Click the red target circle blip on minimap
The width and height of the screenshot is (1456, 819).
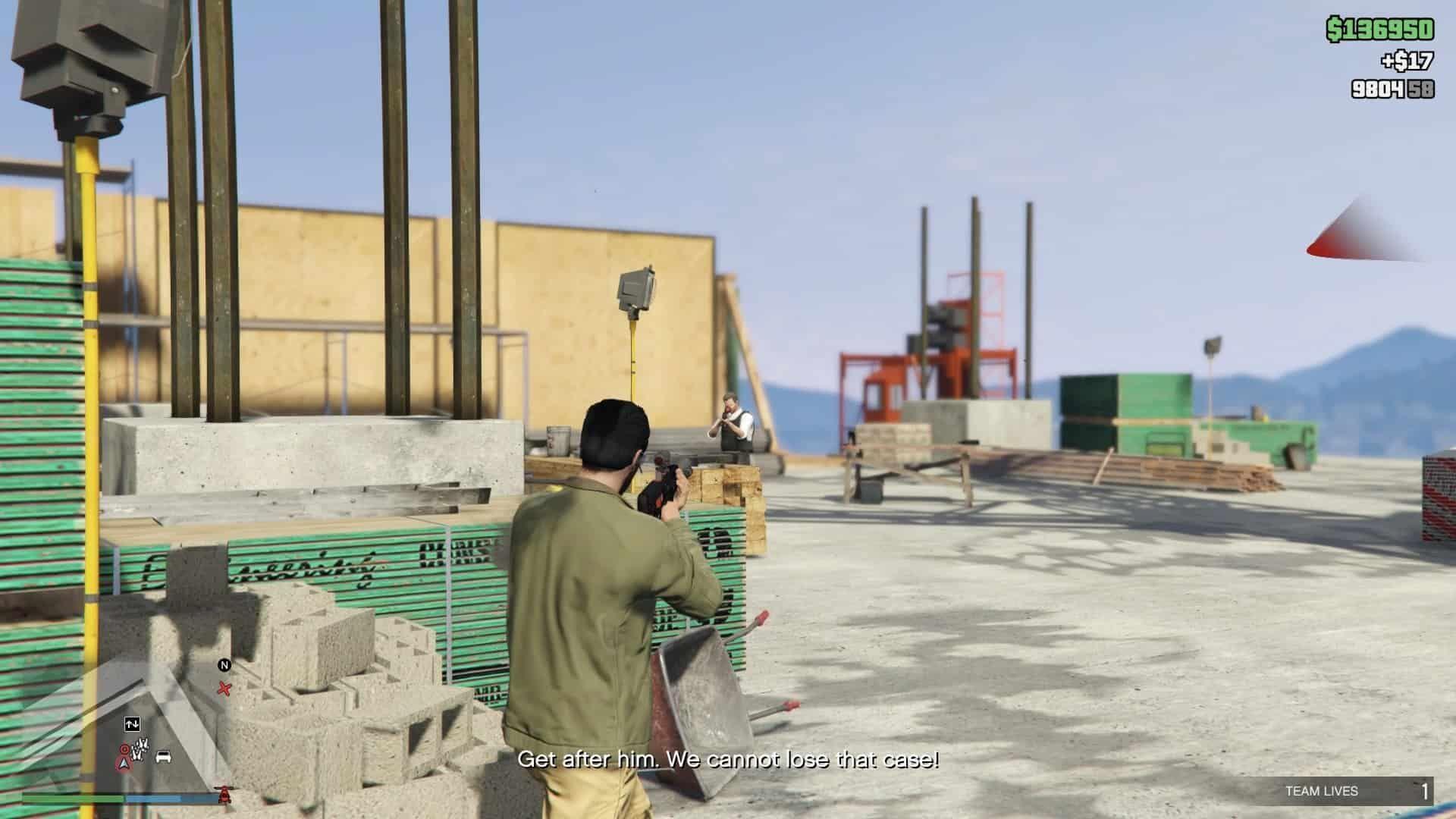click(123, 749)
